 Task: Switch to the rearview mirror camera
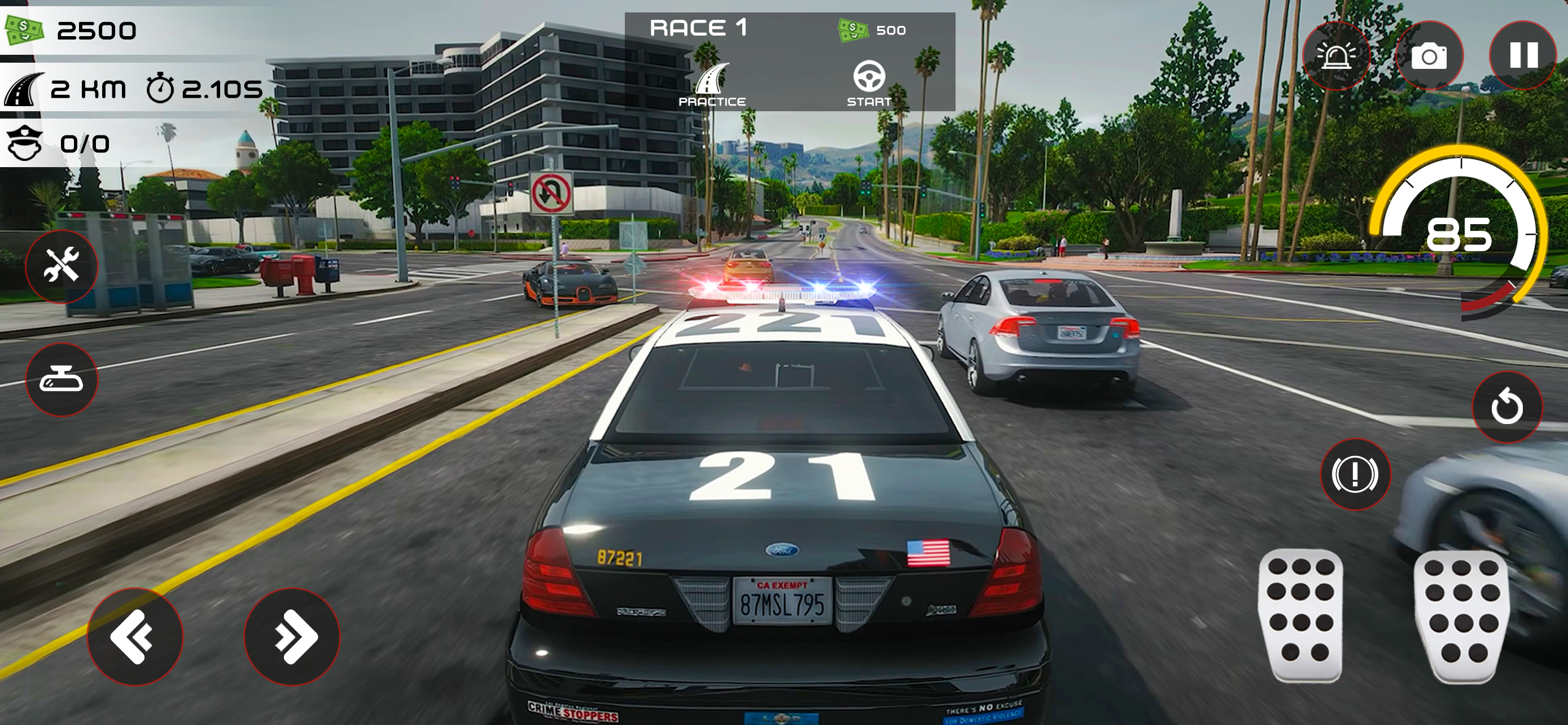(x=61, y=379)
